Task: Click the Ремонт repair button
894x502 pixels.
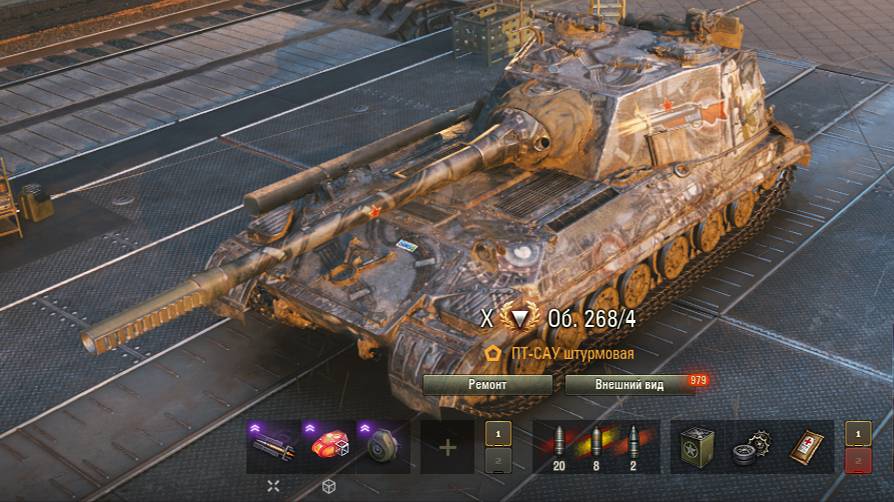Action: point(487,384)
